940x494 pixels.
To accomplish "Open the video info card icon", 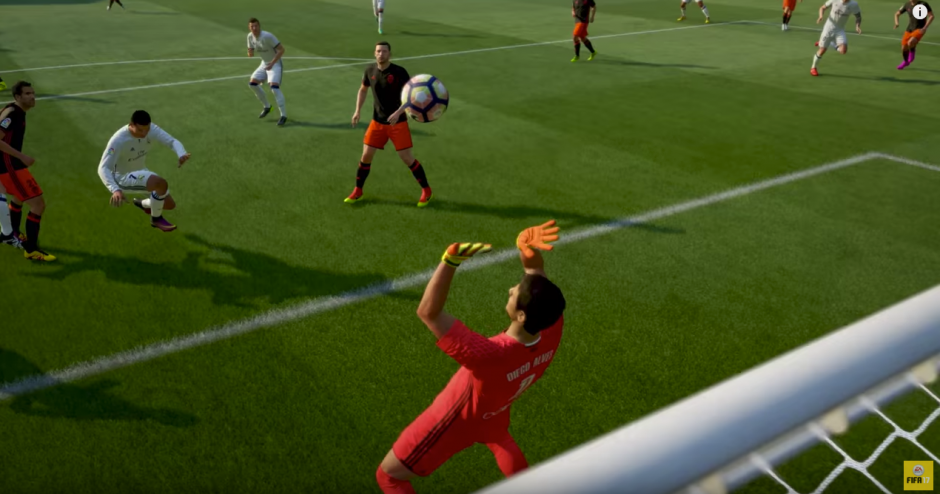I will (x=919, y=12).
